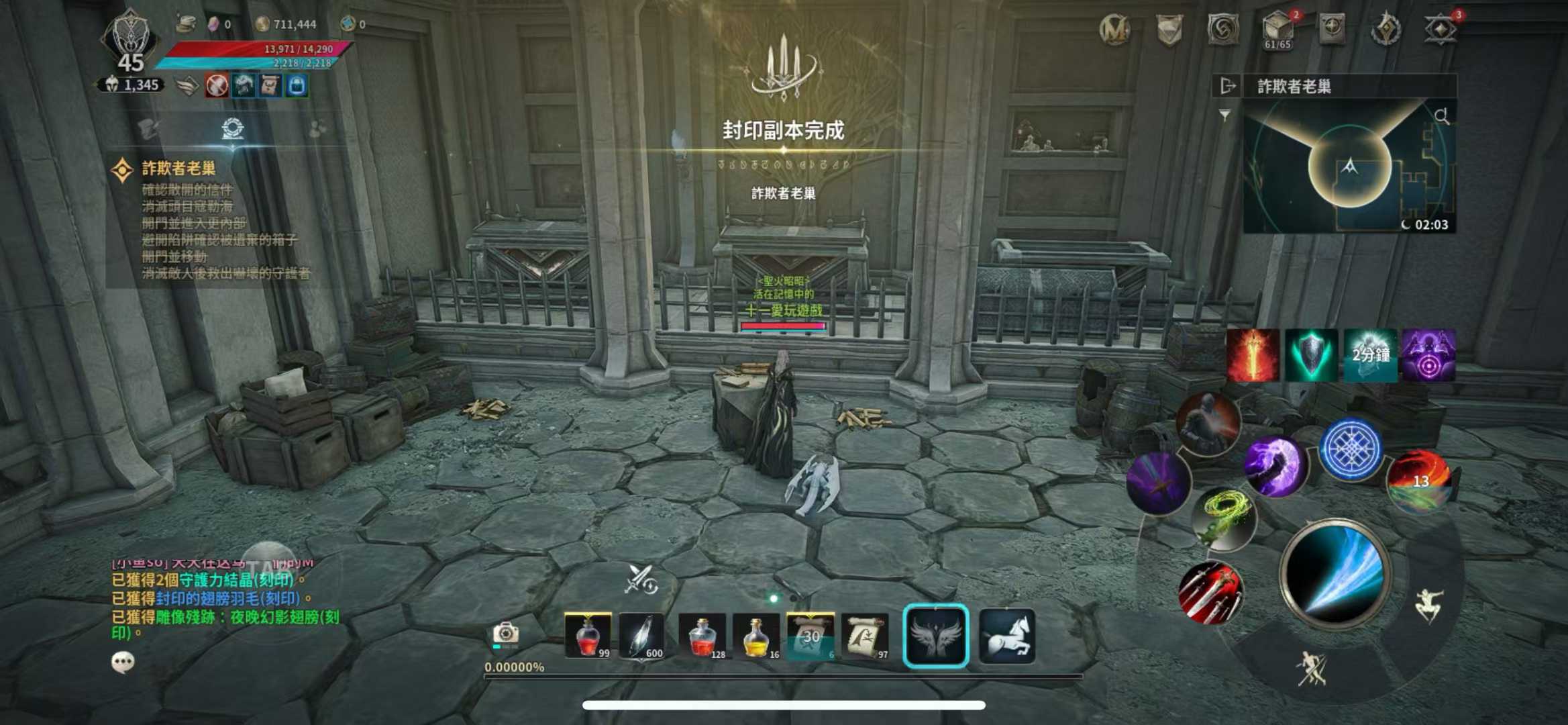Take a screenshot with the camera icon
The height and width of the screenshot is (725, 1568).
click(x=505, y=633)
